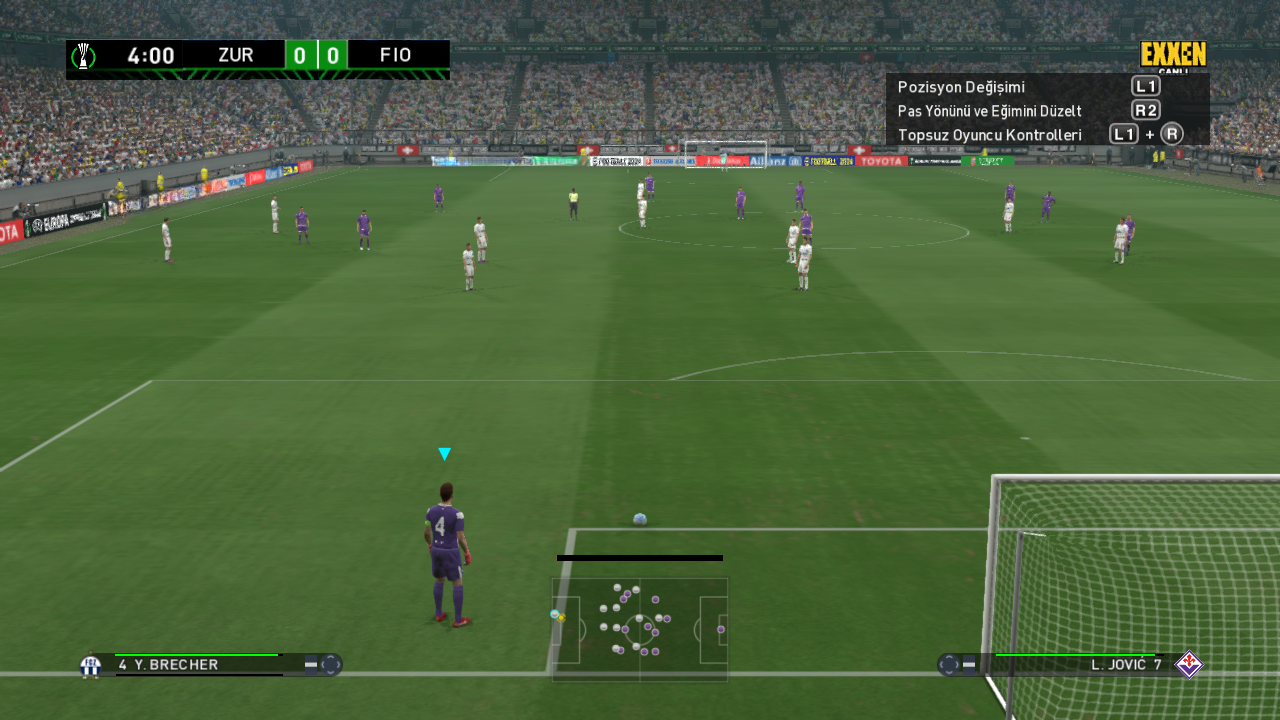Click the Fiorentina club crest icon

point(1189,664)
